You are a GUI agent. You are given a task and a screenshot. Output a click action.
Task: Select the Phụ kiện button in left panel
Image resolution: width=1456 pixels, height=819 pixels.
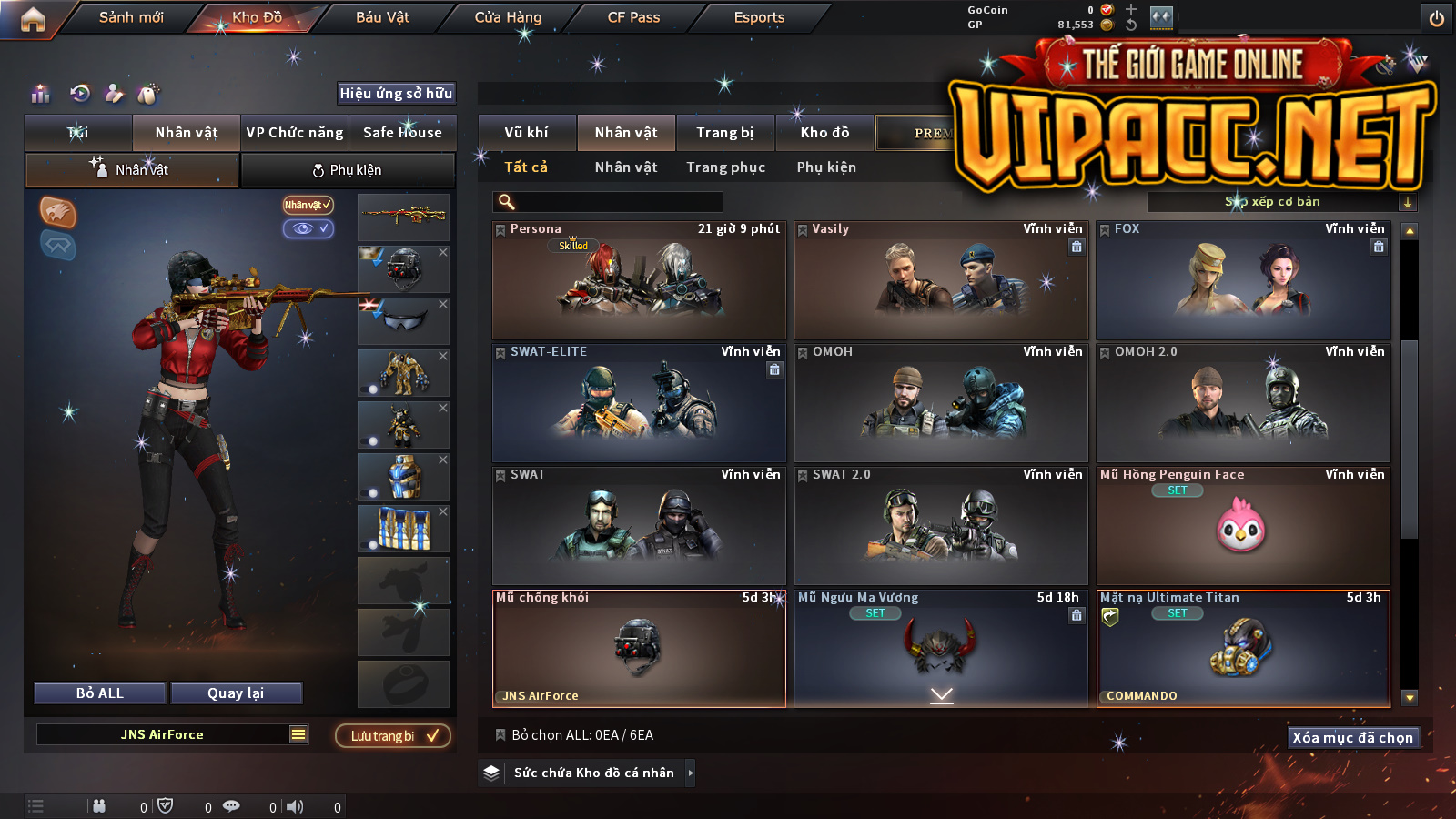click(x=348, y=170)
